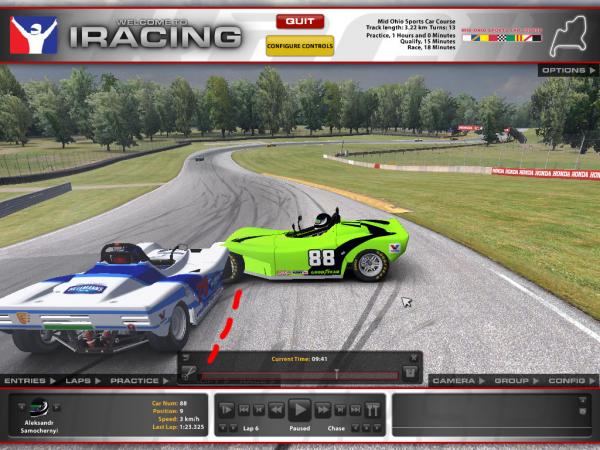Image resolution: width=600 pixels, height=450 pixels.
Task: Switch to the Laps tab
Action: click(x=79, y=381)
